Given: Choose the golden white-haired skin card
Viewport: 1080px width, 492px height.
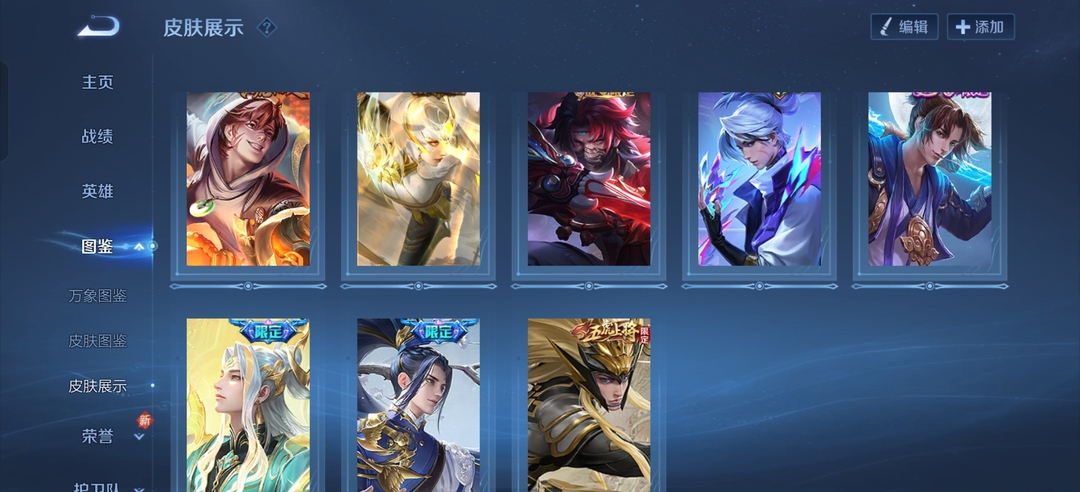Looking at the screenshot, I should [x=418, y=179].
